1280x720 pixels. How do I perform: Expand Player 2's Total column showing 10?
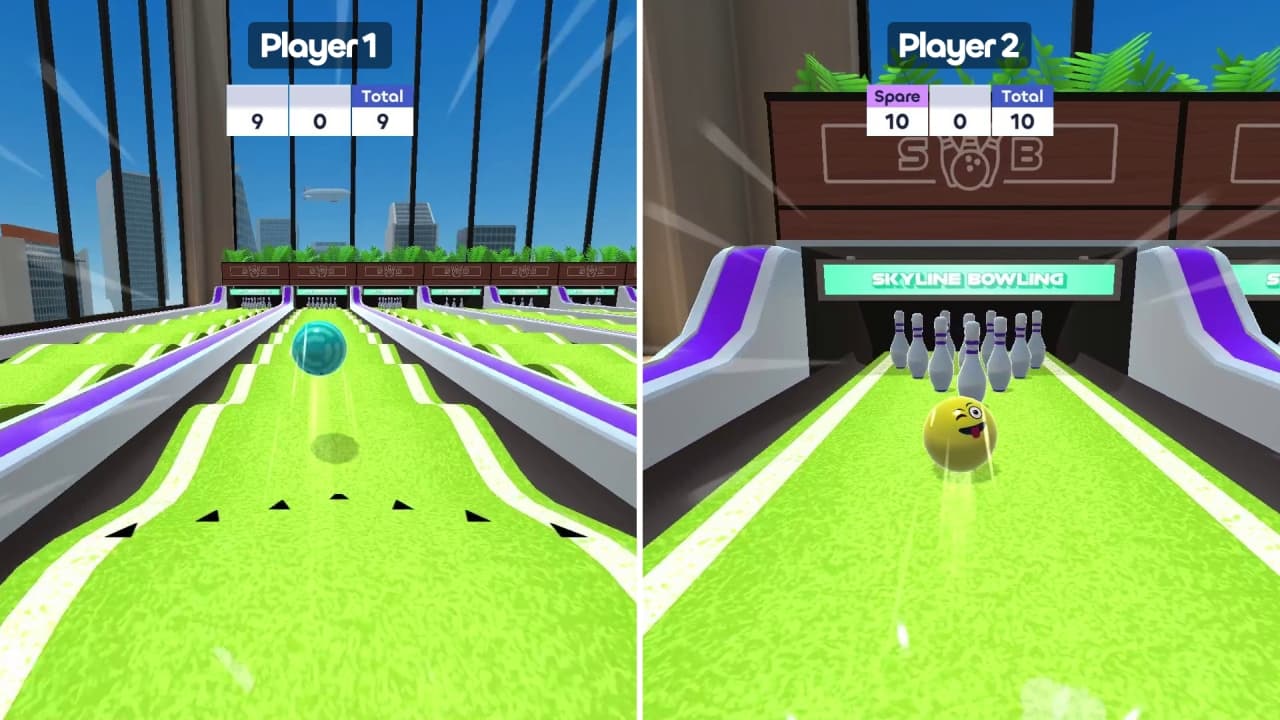1021,96
